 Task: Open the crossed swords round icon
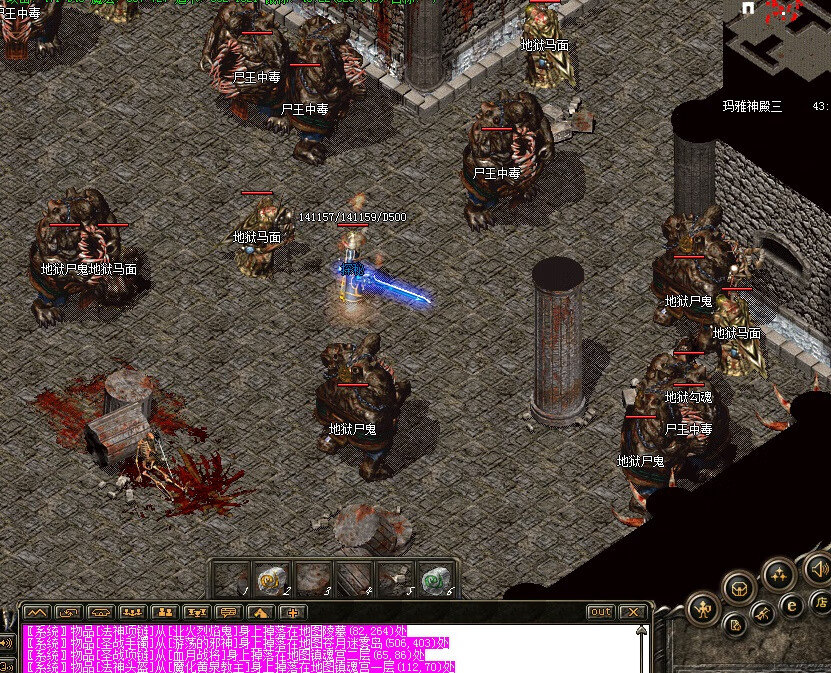click(x=761, y=612)
